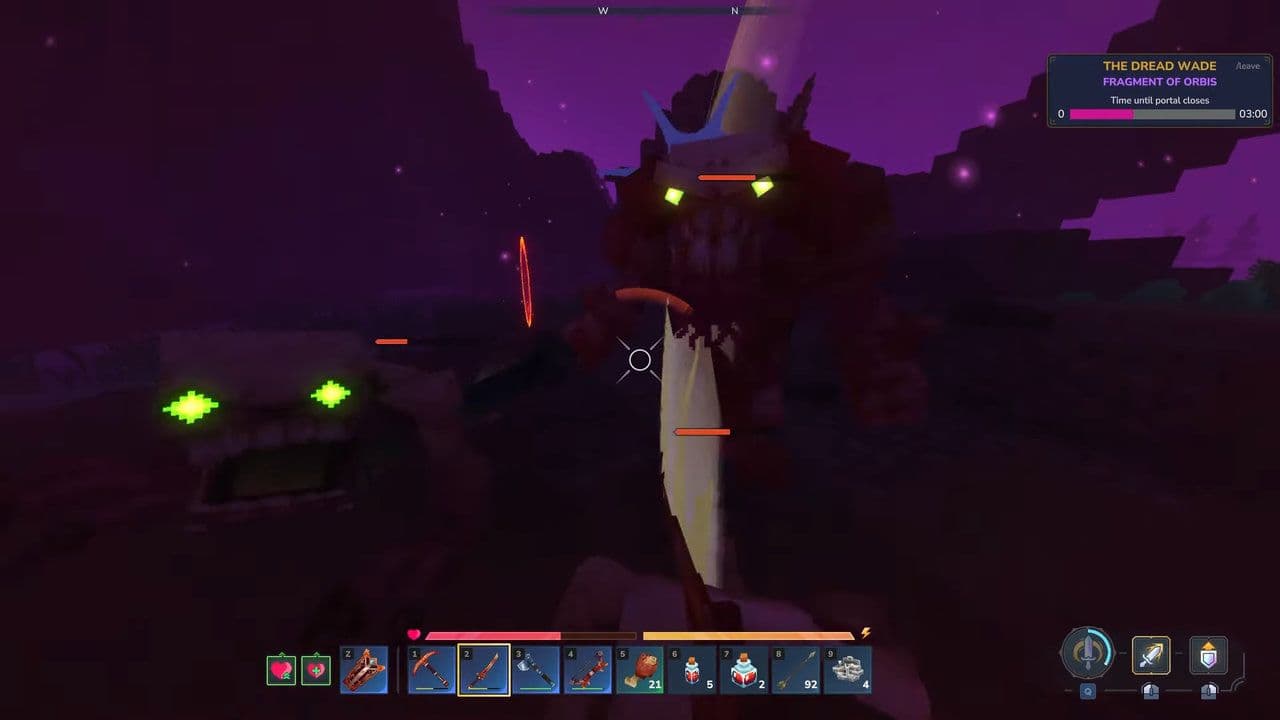Select the axe in hotbar slot 3
1280x720 pixels.
coord(537,668)
